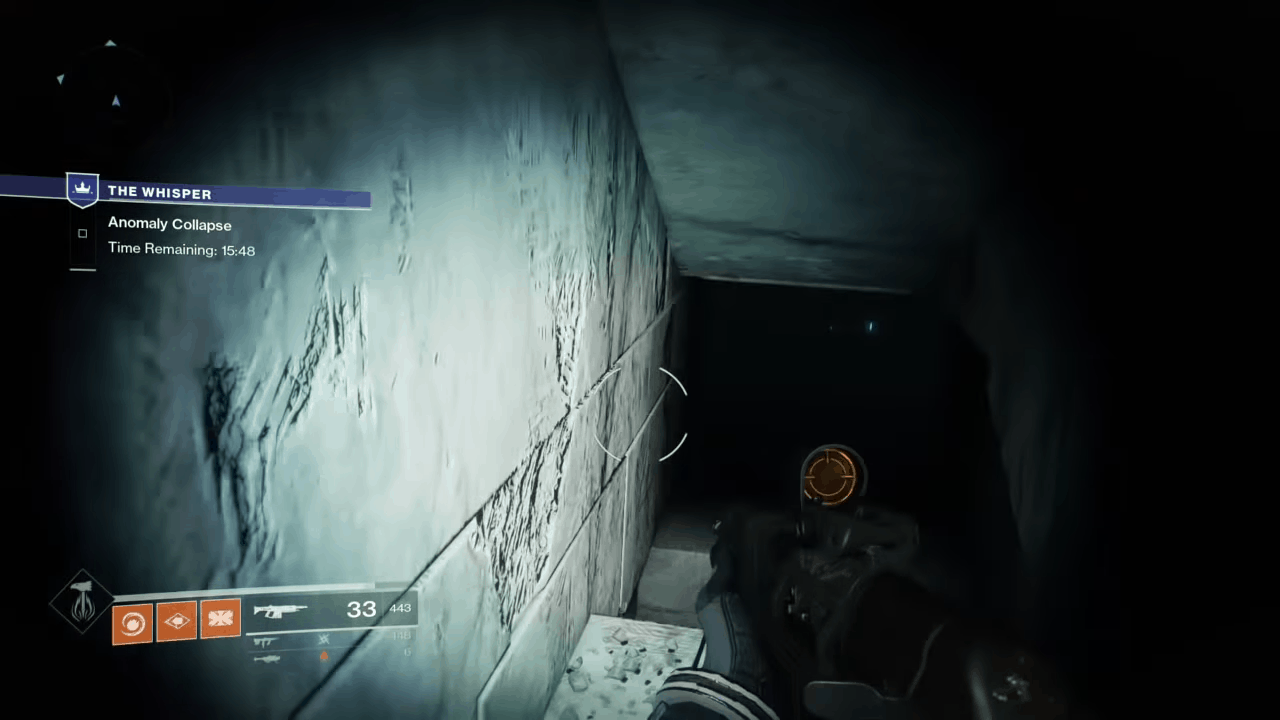Click the third orange modifier icon

pos(220,618)
